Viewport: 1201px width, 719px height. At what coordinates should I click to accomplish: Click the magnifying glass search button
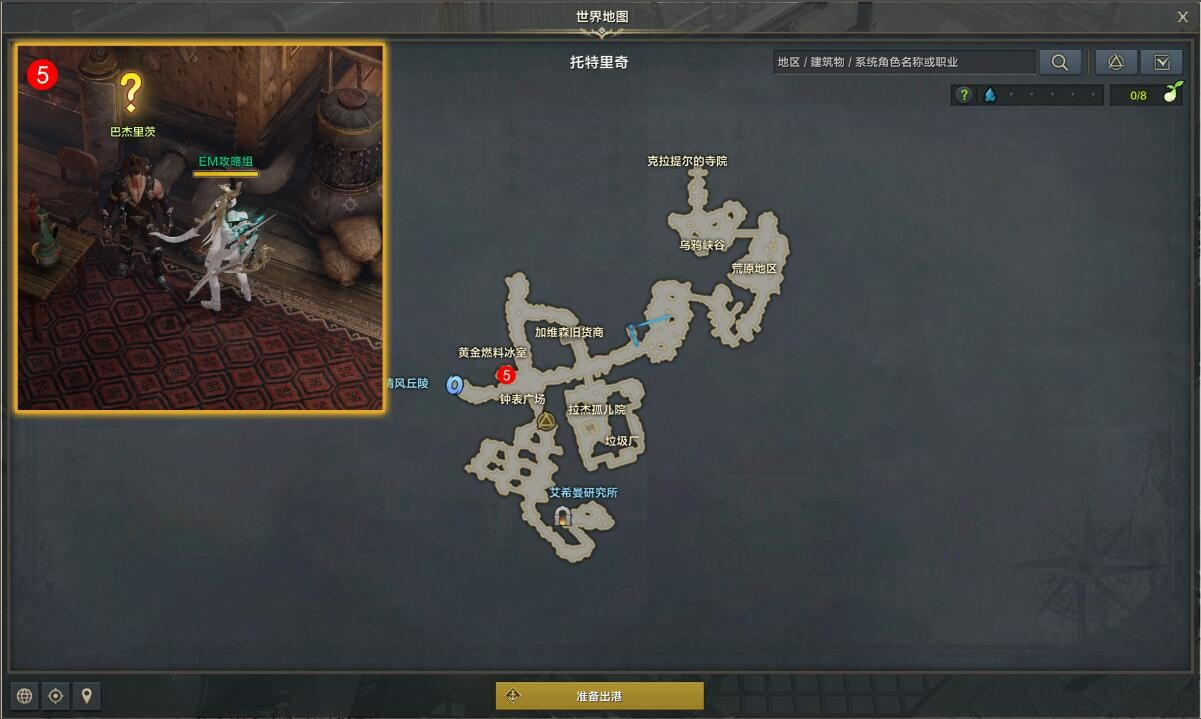1059,62
